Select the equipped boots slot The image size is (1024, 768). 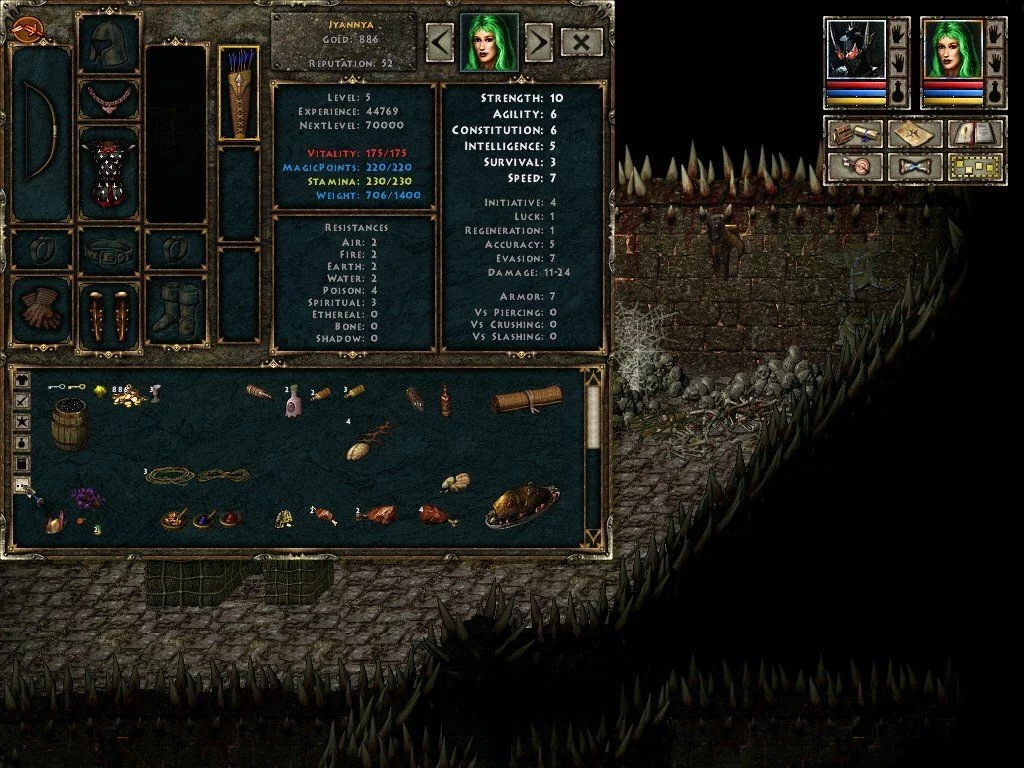coord(176,312)
